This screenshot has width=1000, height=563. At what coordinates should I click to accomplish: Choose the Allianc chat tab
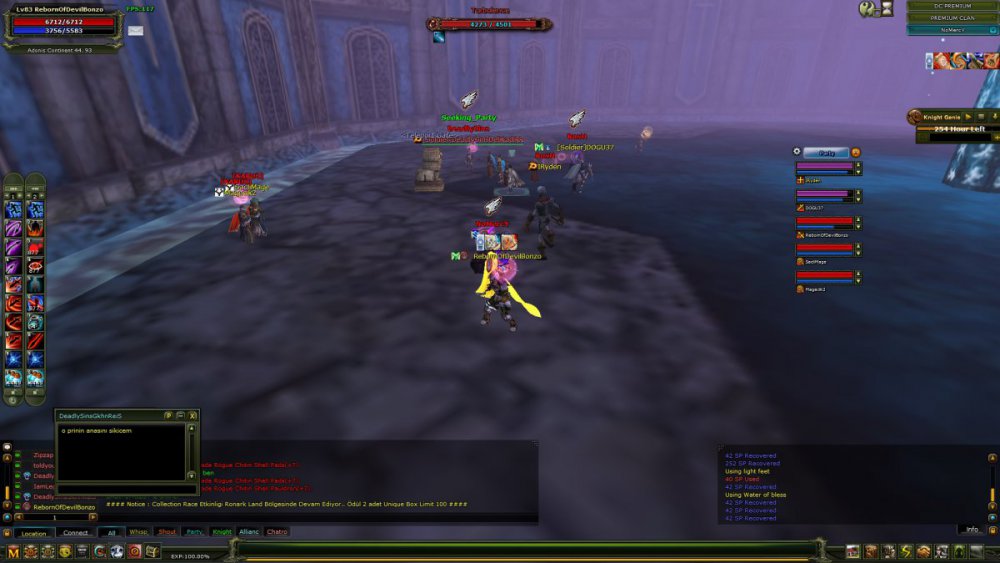pyautogui.click(x=249, y=532)
